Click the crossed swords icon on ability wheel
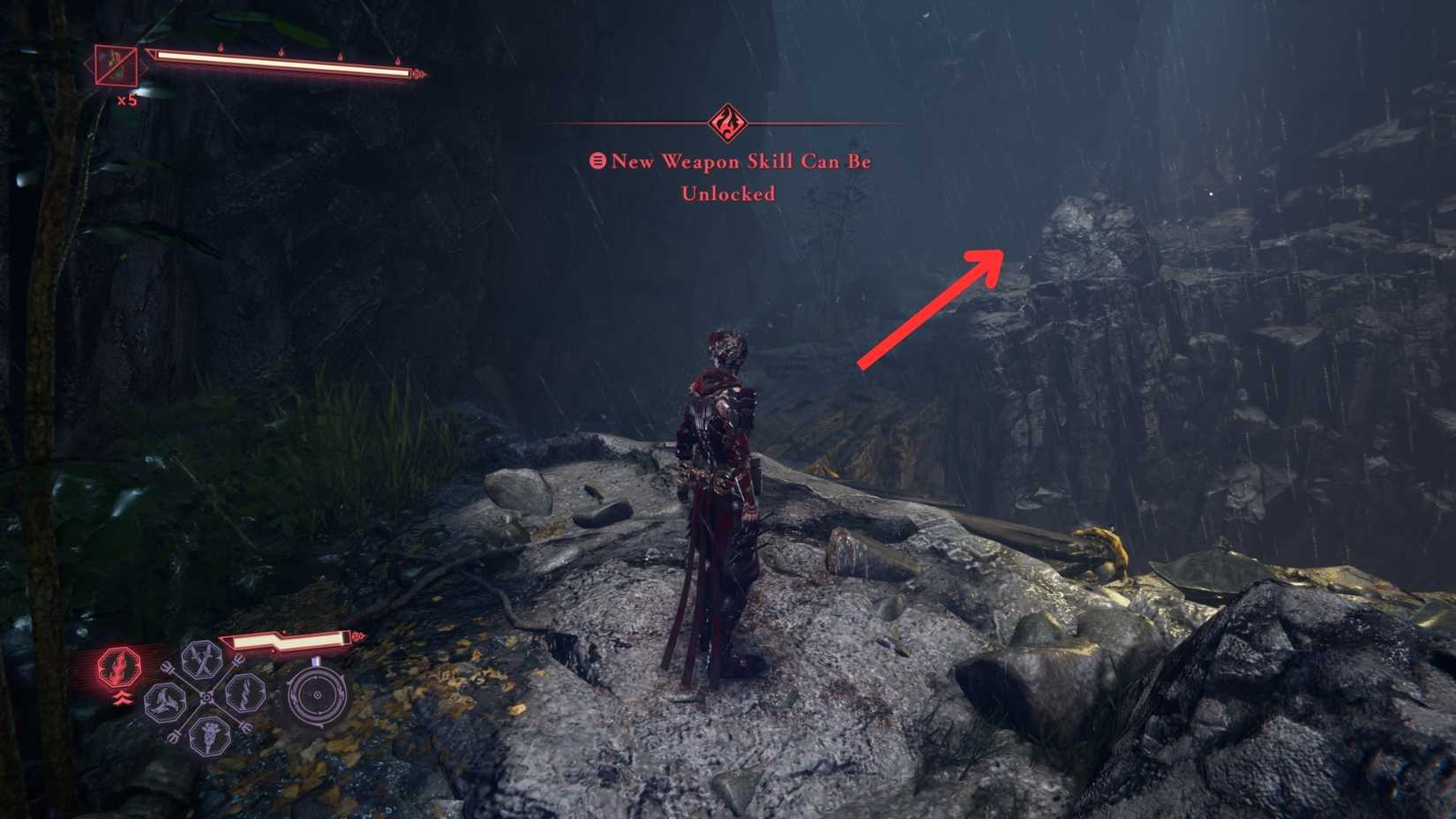The width and height of the screenshot is (1456, 819). (201, 659)
